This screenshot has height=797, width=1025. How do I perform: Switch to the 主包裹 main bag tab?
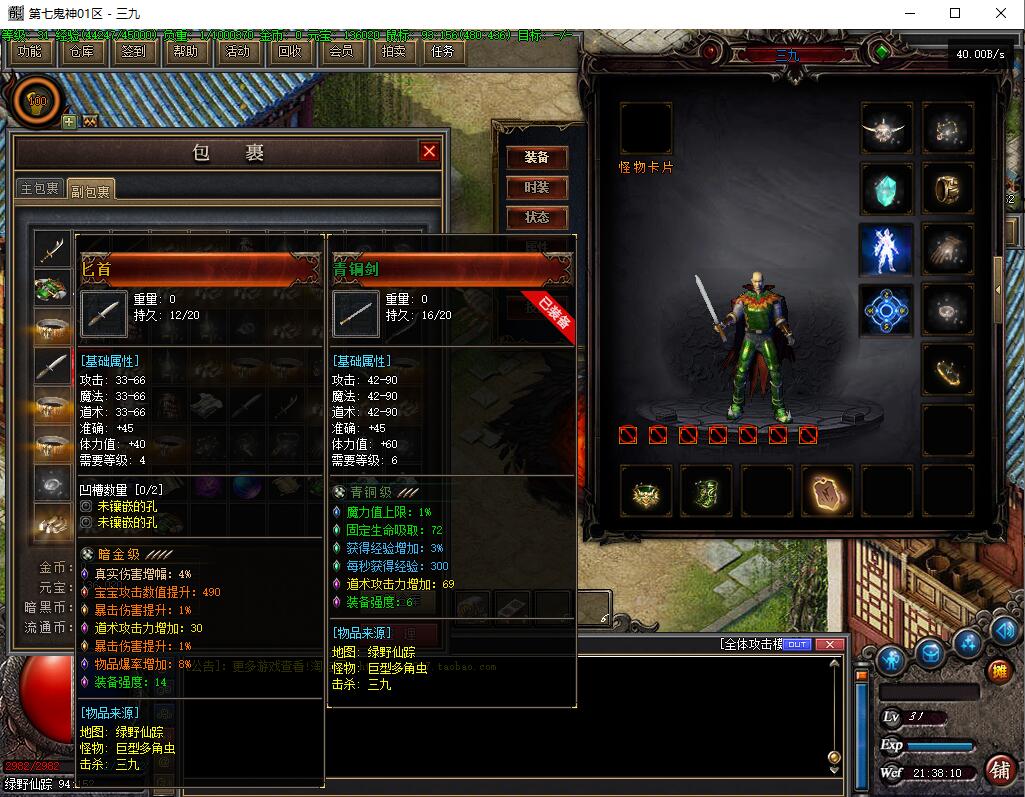(40, 189)
